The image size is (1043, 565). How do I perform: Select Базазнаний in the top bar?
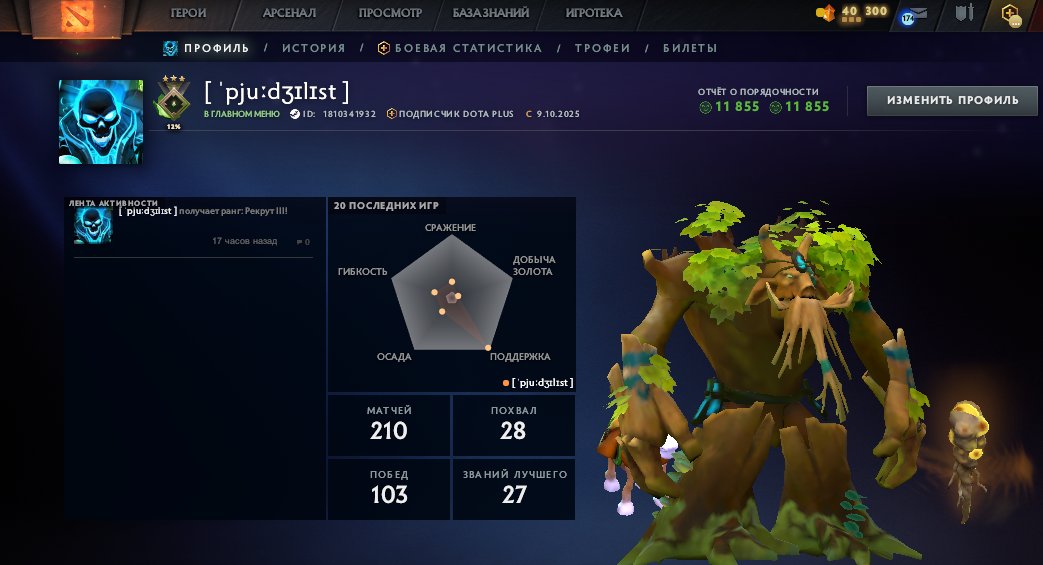[493, 13]
